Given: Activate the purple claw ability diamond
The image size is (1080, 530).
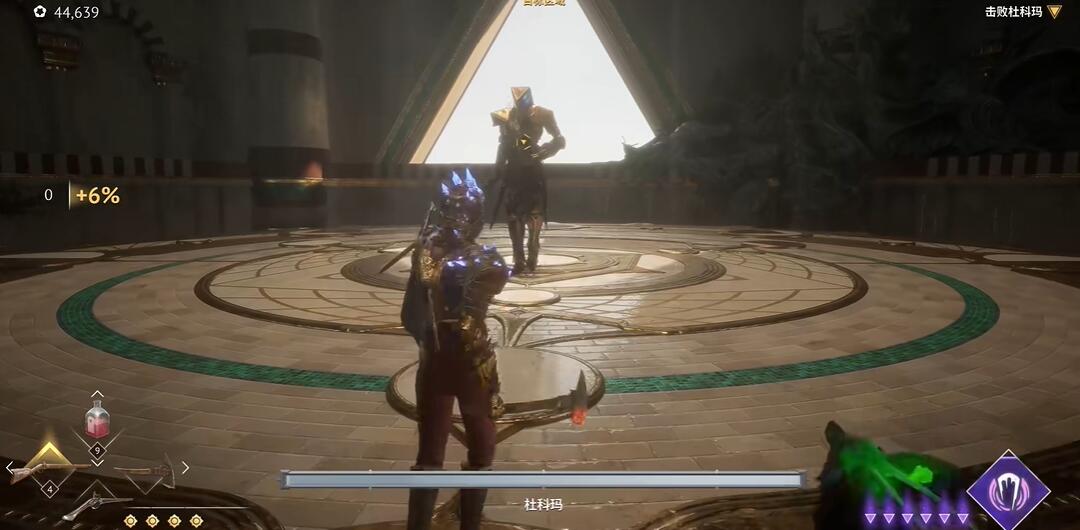Looking at the screenshot, I should pyautogui.click(x=1008, y=490).
